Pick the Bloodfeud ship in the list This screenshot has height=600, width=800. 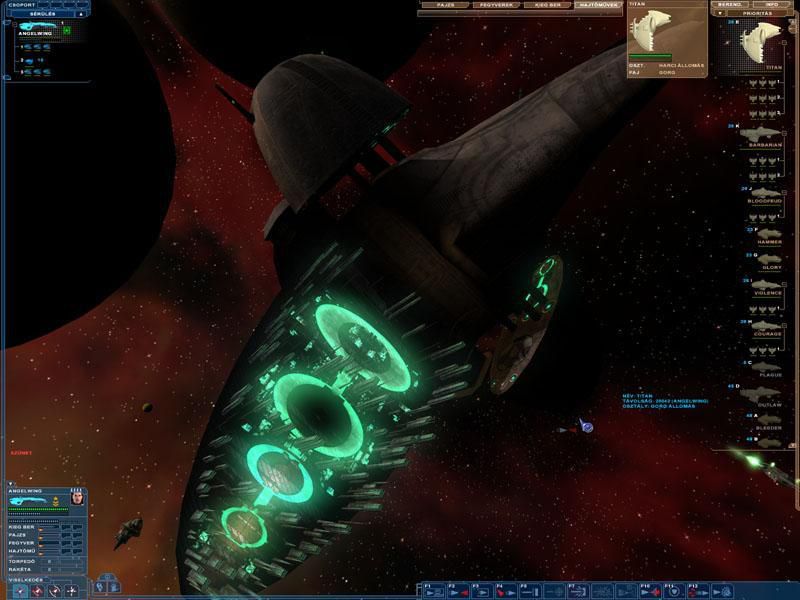coord(765,192)
